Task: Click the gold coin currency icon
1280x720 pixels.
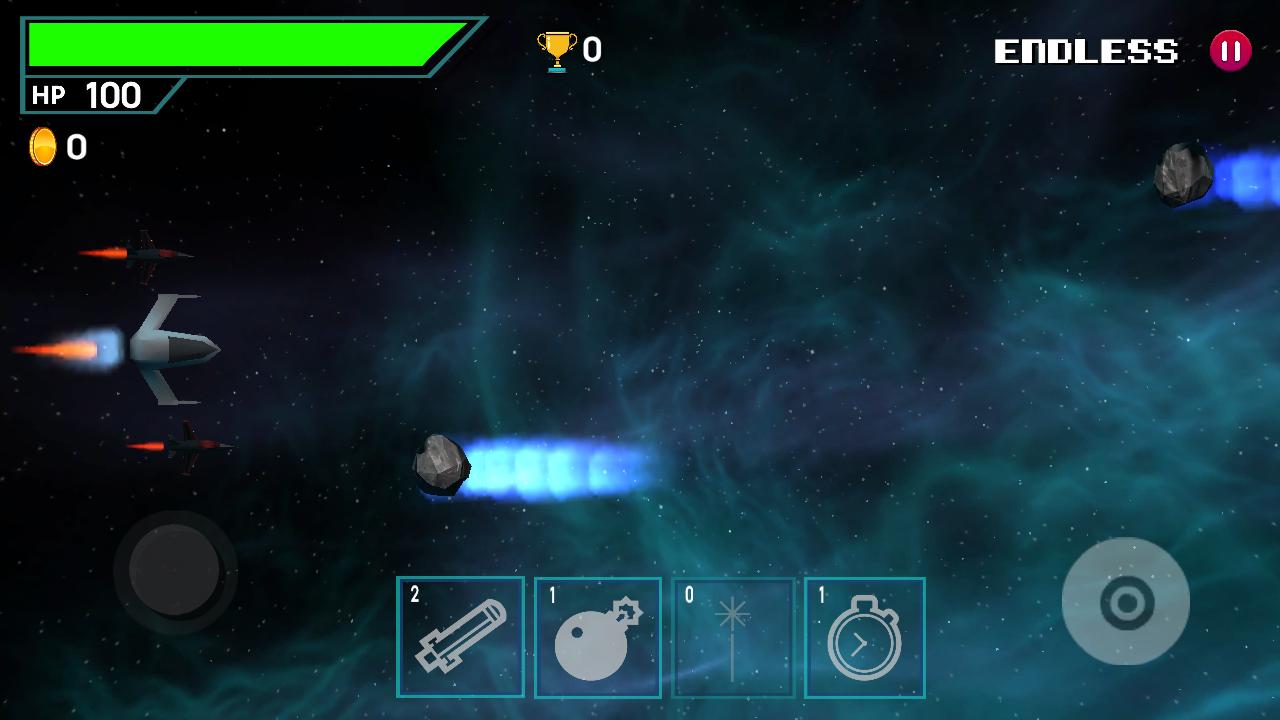Action: tap(43, 146)
